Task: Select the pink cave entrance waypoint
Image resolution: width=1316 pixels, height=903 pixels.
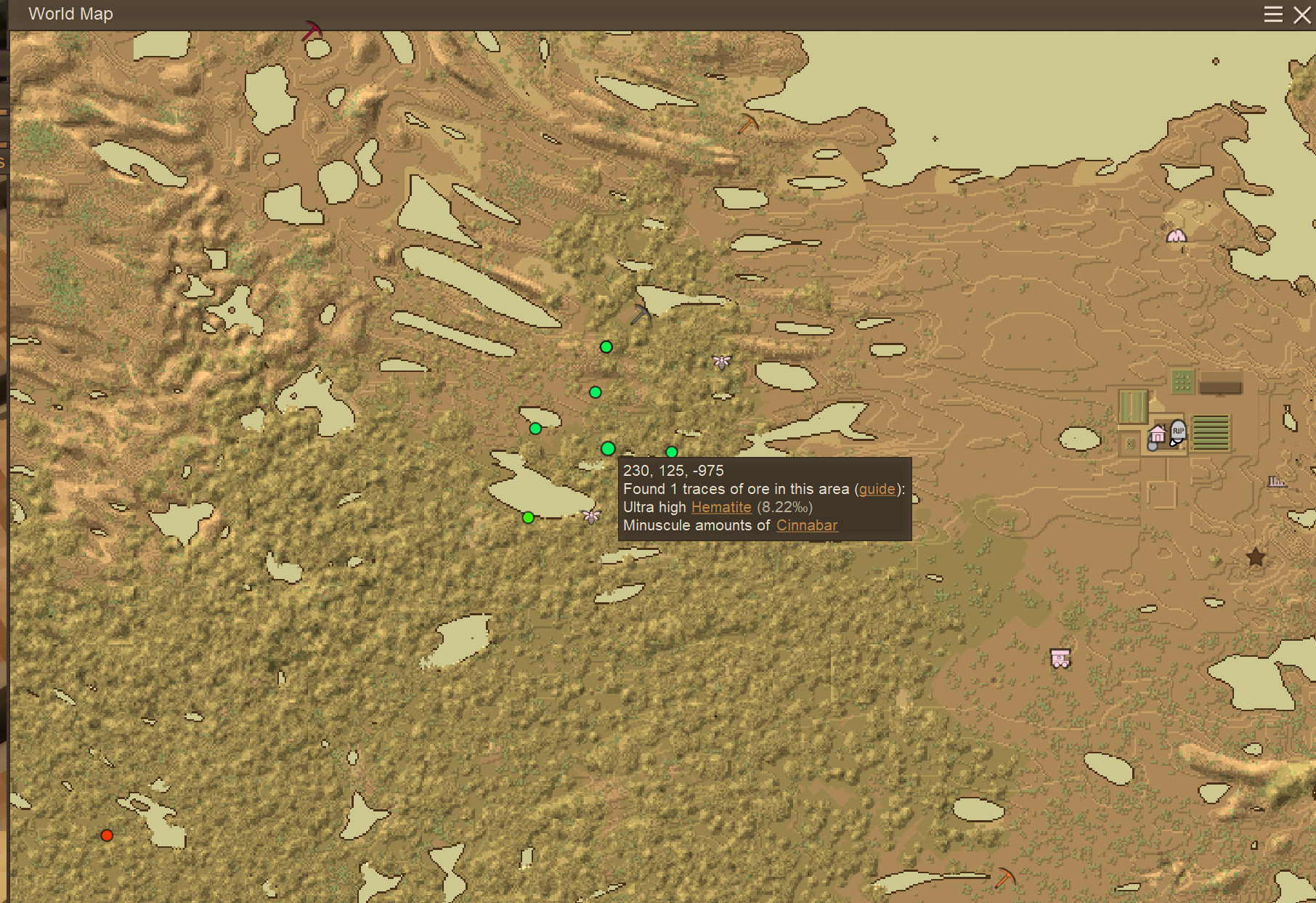Action: [x=1177, y=236]
